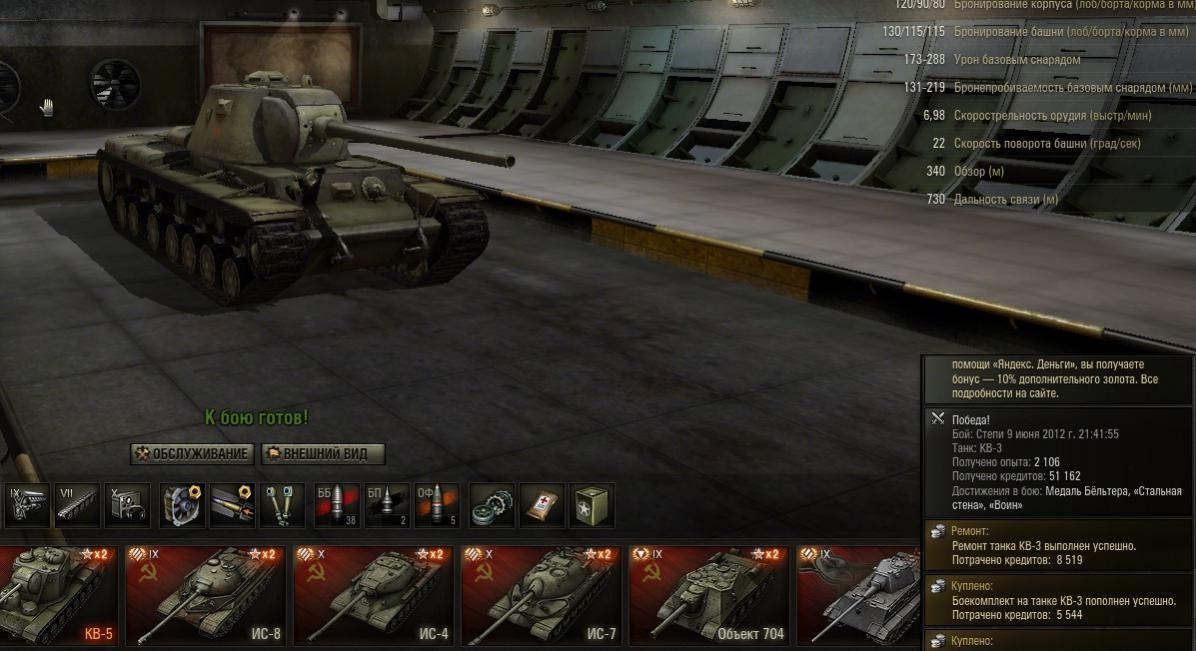Screen dimensions: 1196x651
Task: Select the tier X radio module slot
Action: pos(128,505)
